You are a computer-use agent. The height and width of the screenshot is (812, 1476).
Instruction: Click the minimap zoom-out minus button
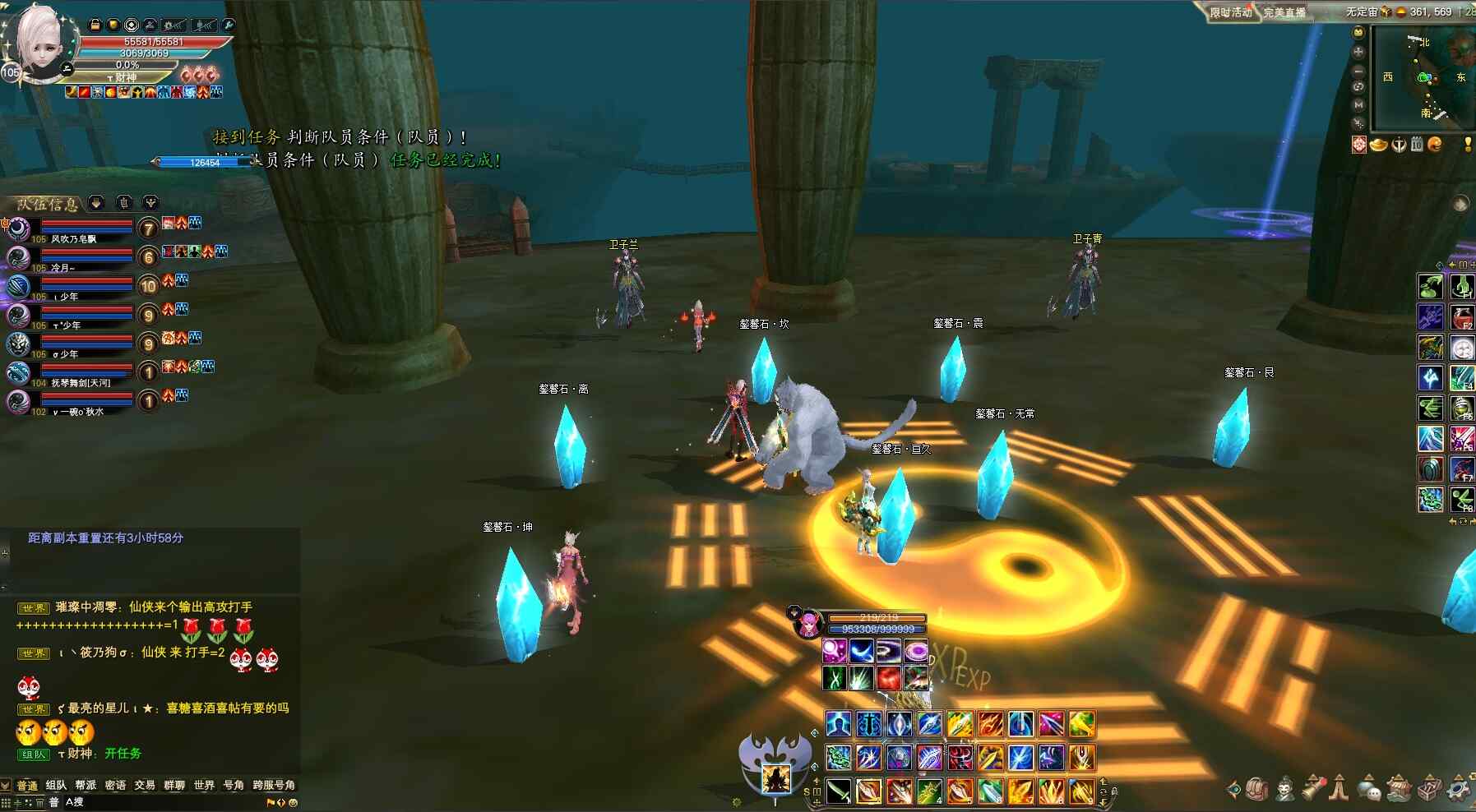pos(1358,70)
